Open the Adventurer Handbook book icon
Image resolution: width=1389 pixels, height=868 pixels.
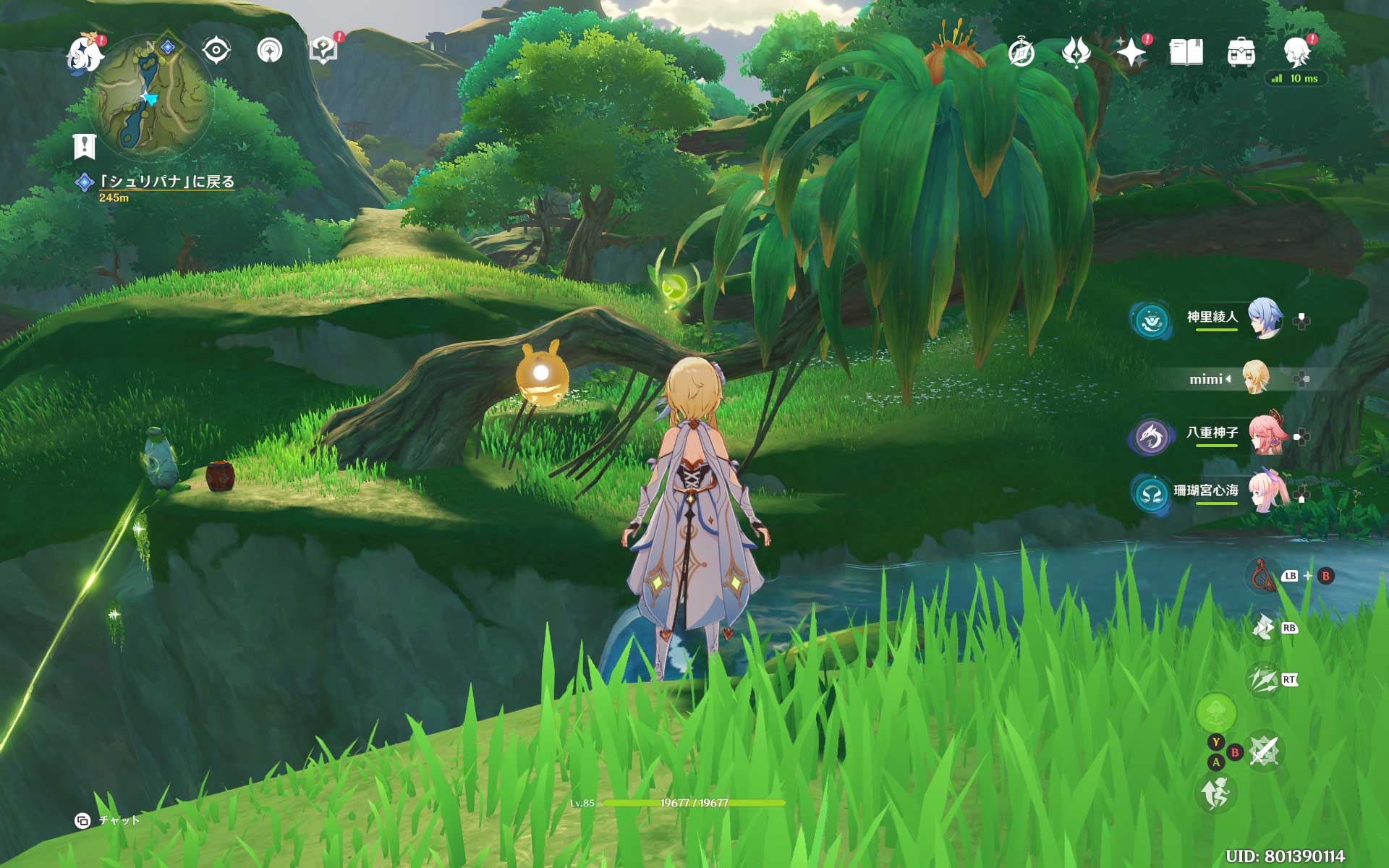point(1186,53)
